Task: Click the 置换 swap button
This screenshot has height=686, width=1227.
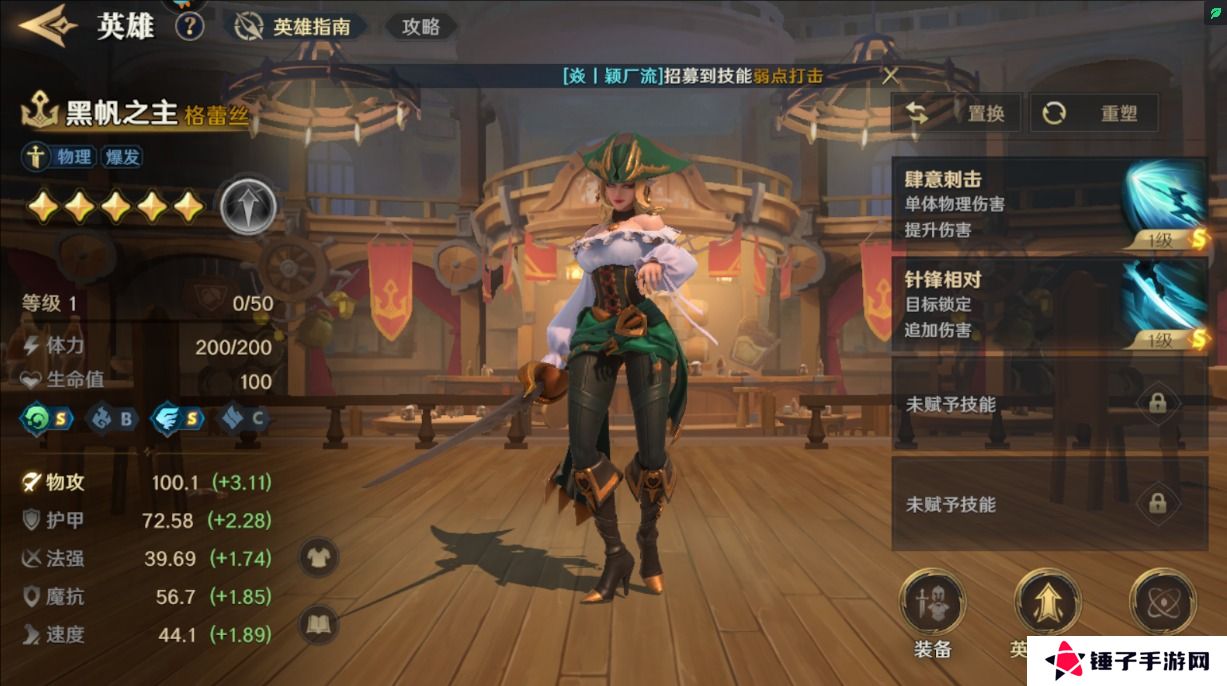Action: [x=956, y=113]
